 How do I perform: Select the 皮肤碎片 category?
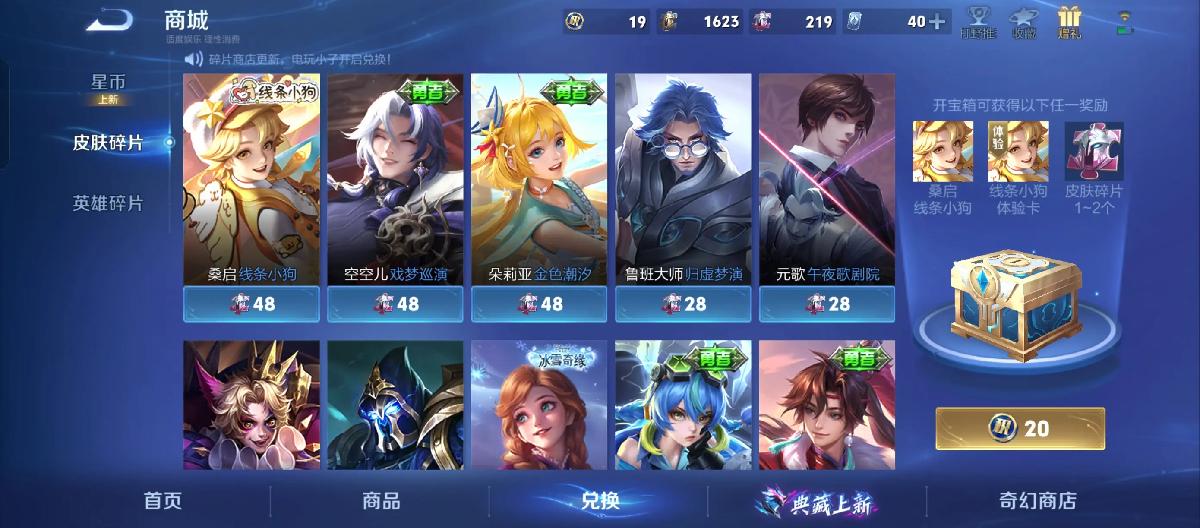pyautogui.click(x=108, y=143)
